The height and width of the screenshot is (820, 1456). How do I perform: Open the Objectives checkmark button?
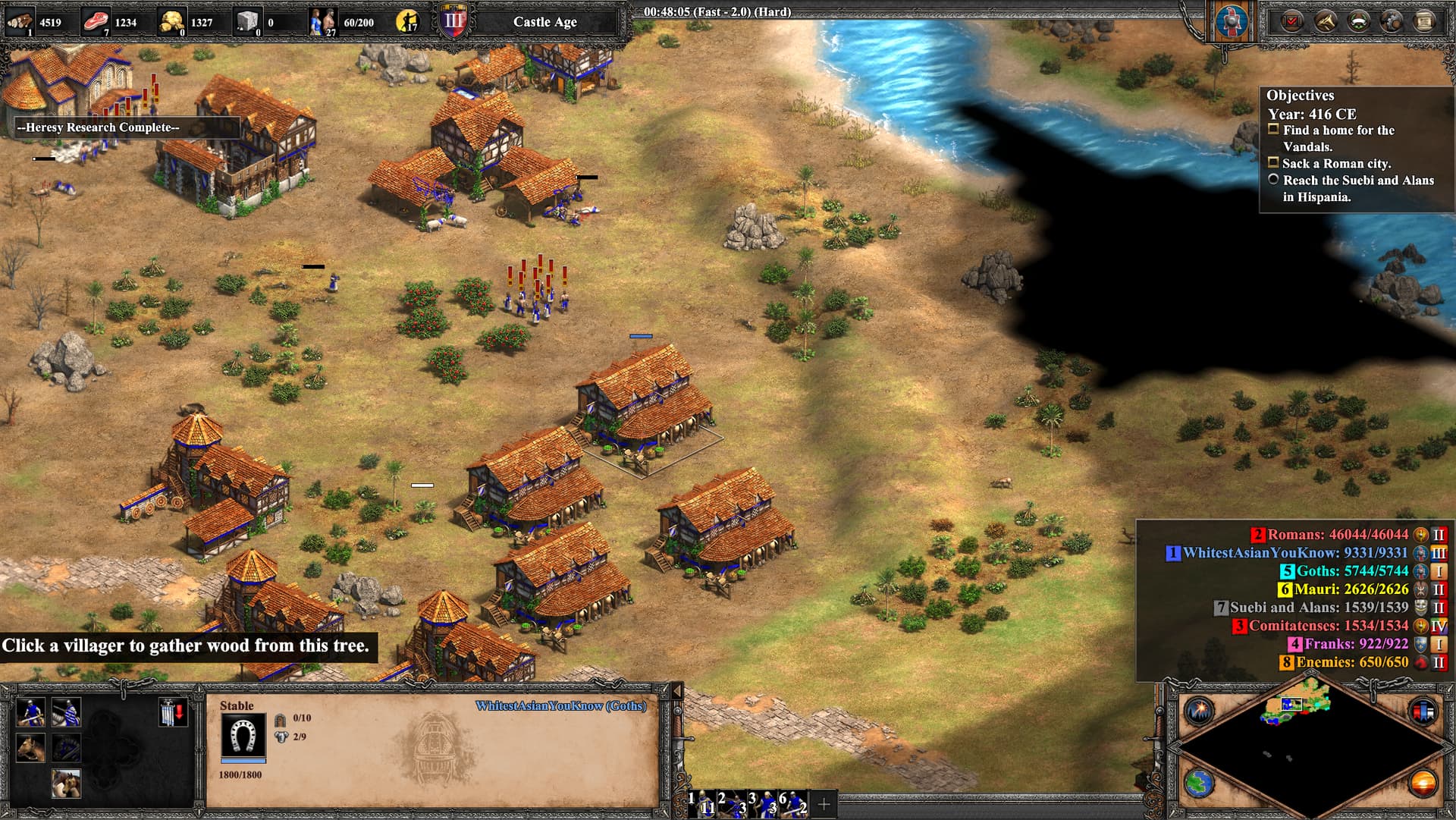pyautogui.click(x=1291, y=21)
